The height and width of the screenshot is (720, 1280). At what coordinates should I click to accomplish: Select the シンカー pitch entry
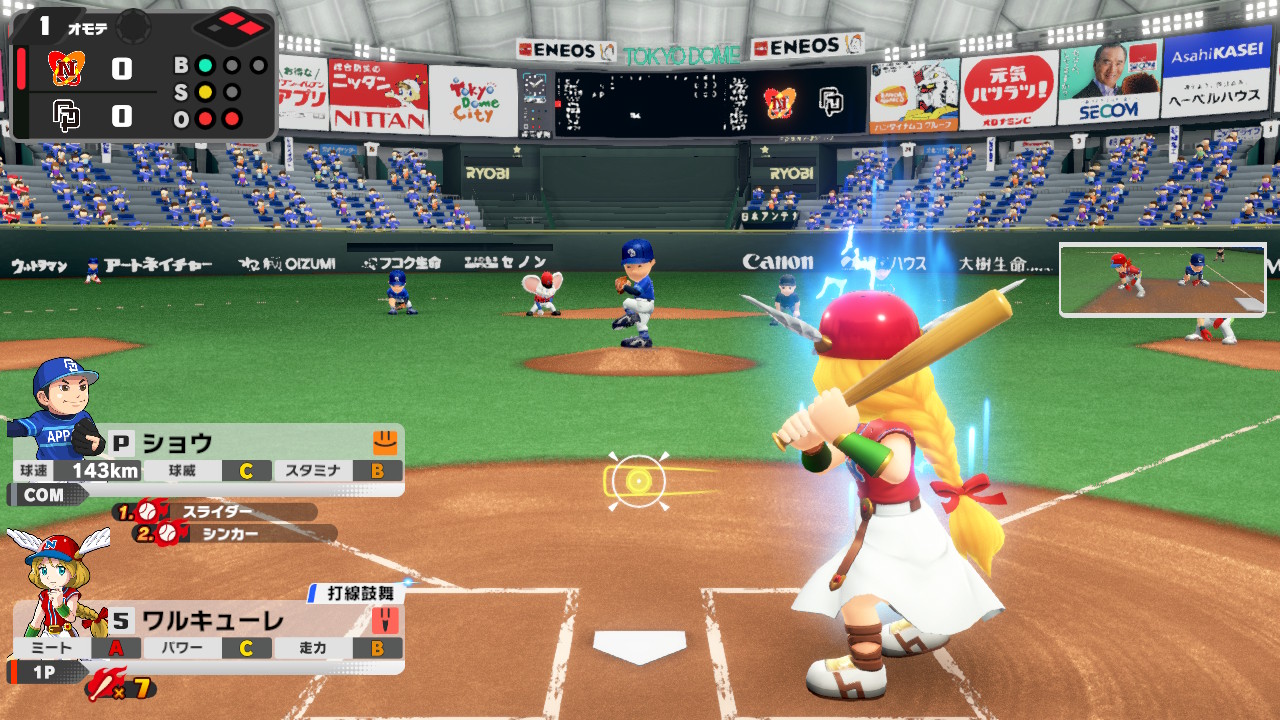(x=236, y=534)
